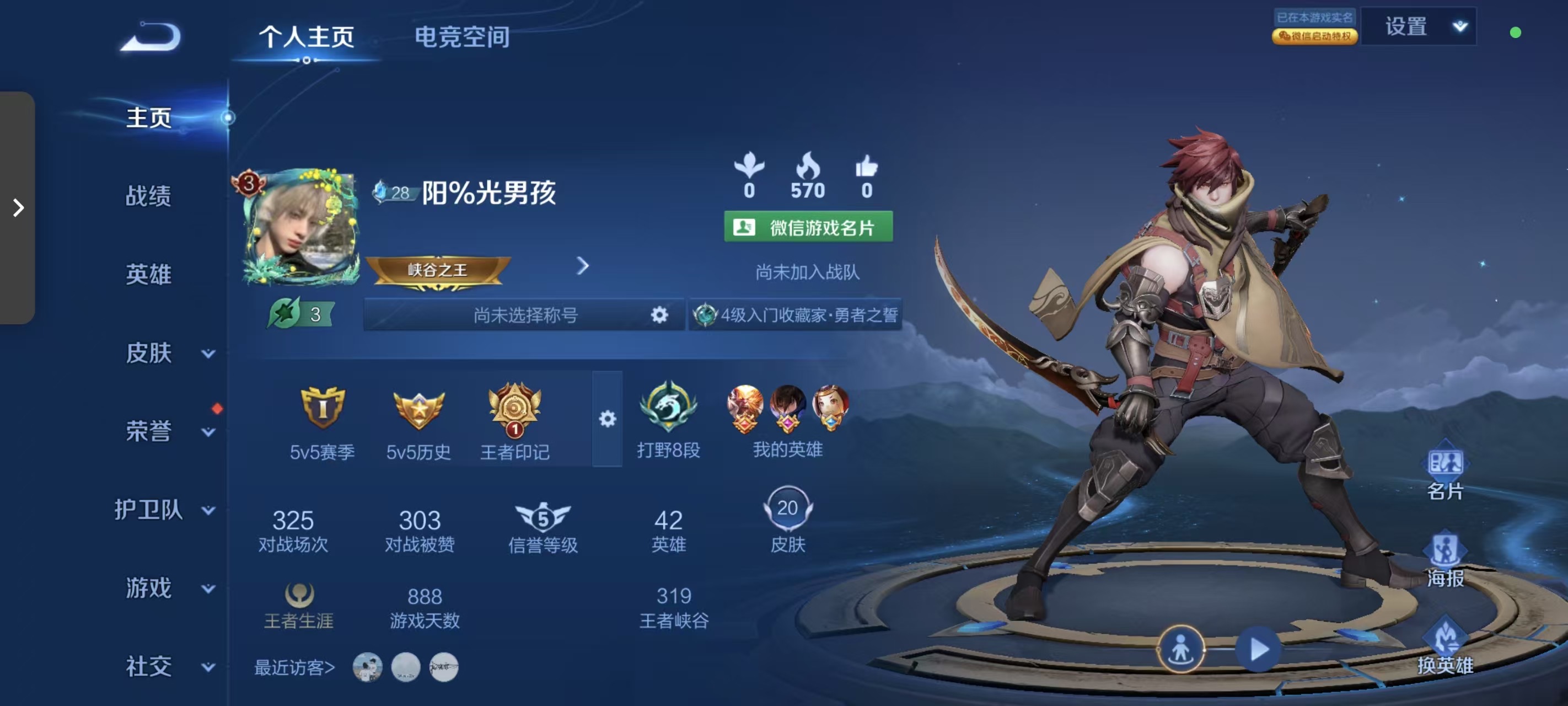
Task: Open the 设置 dropdown
Action: pos(1418,27)
